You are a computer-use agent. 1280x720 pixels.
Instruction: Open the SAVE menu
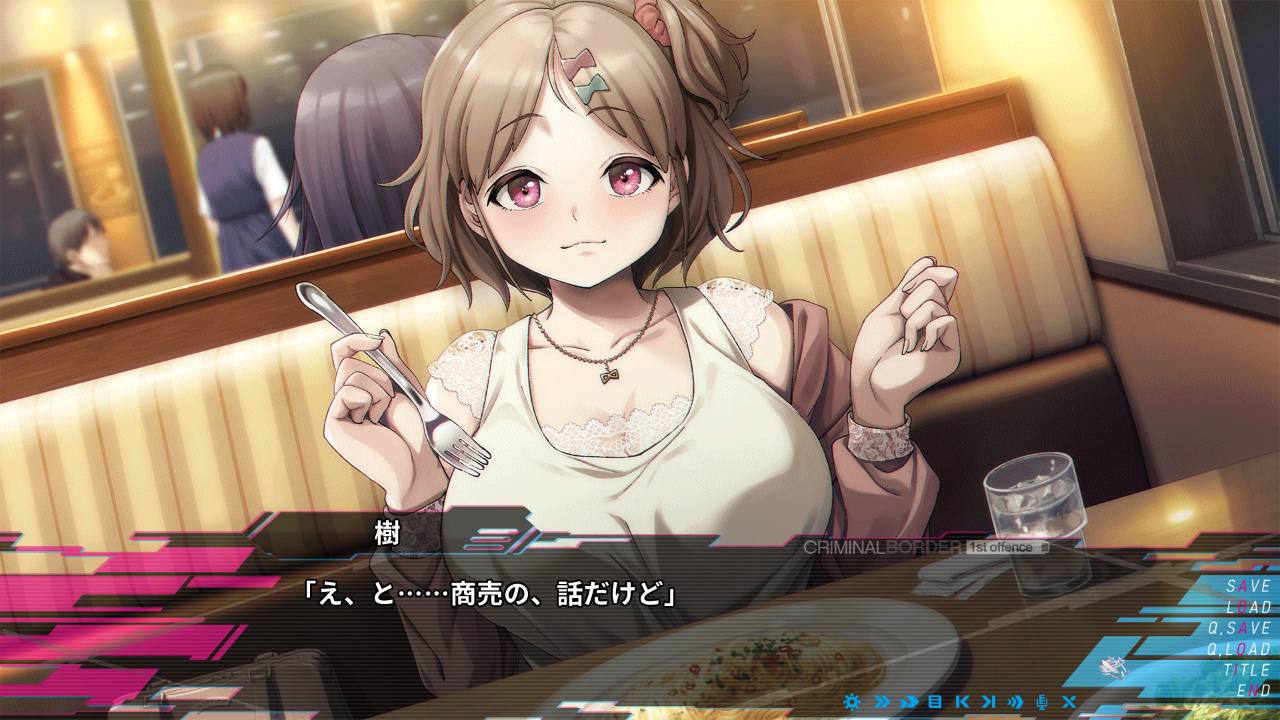[x=1248, y=586]
